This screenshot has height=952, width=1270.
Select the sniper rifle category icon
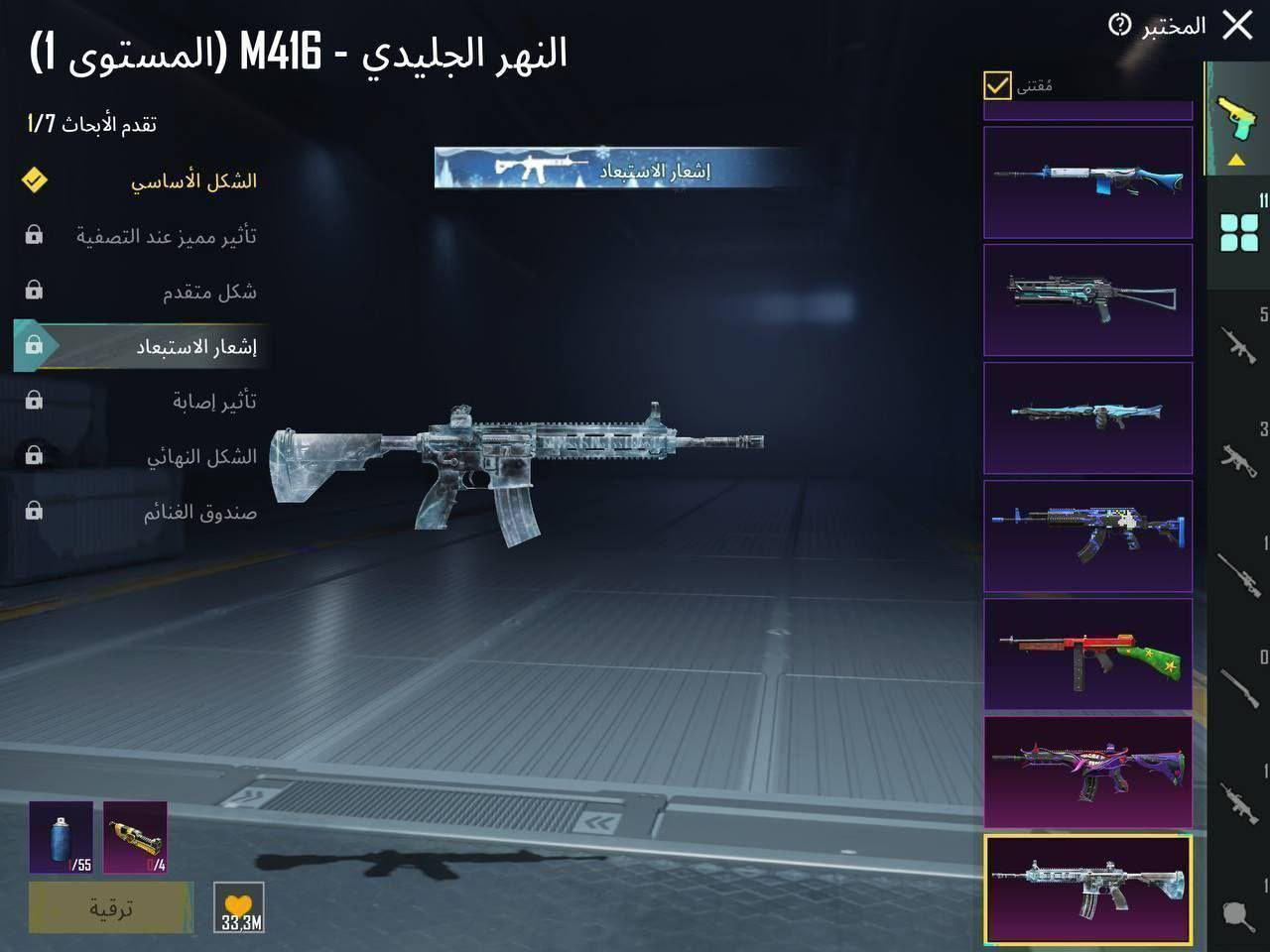point(1238,575)
